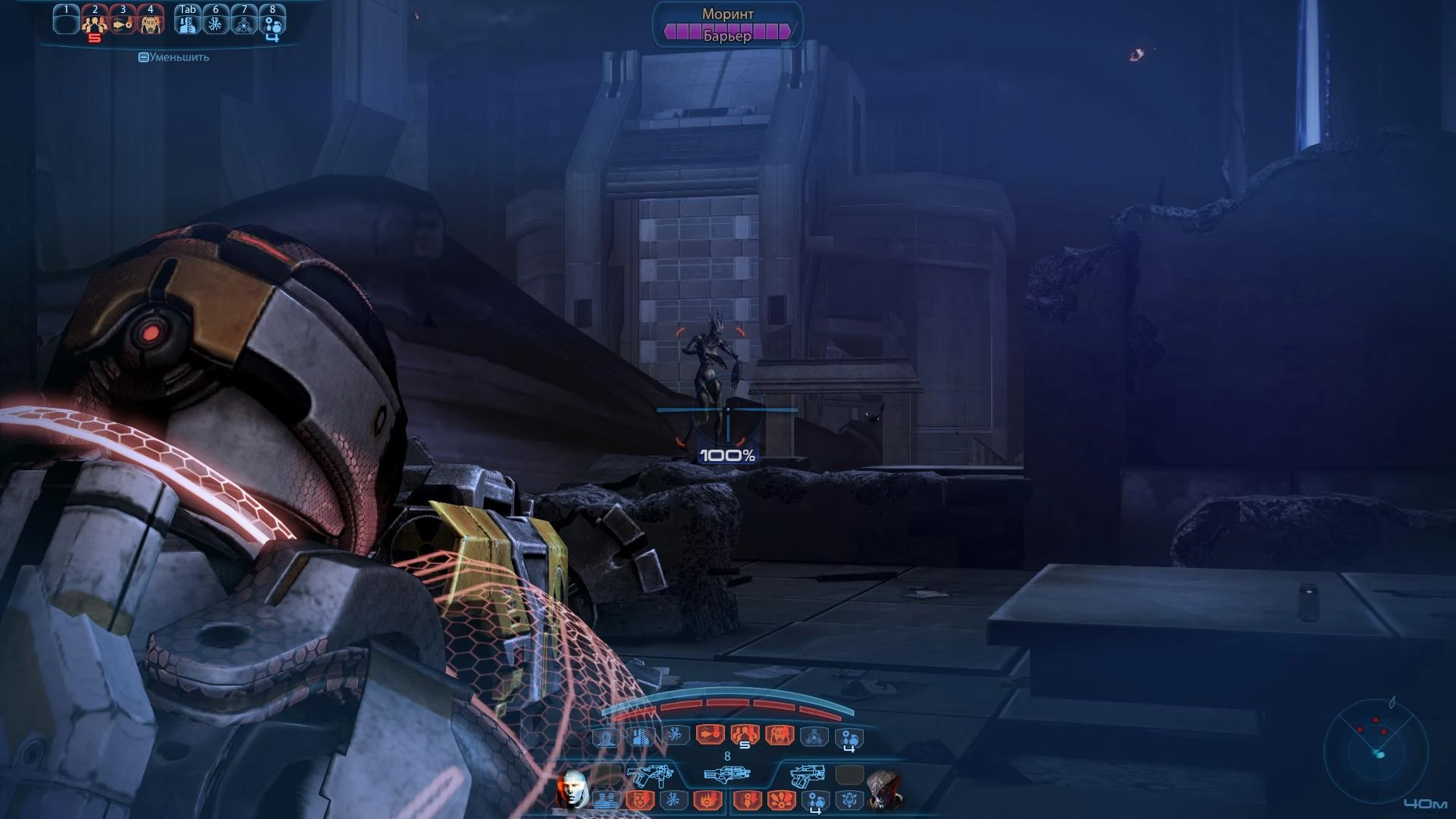Choose the center shotgun weapon icon
Screen dimensions: 1456x819
726,774
